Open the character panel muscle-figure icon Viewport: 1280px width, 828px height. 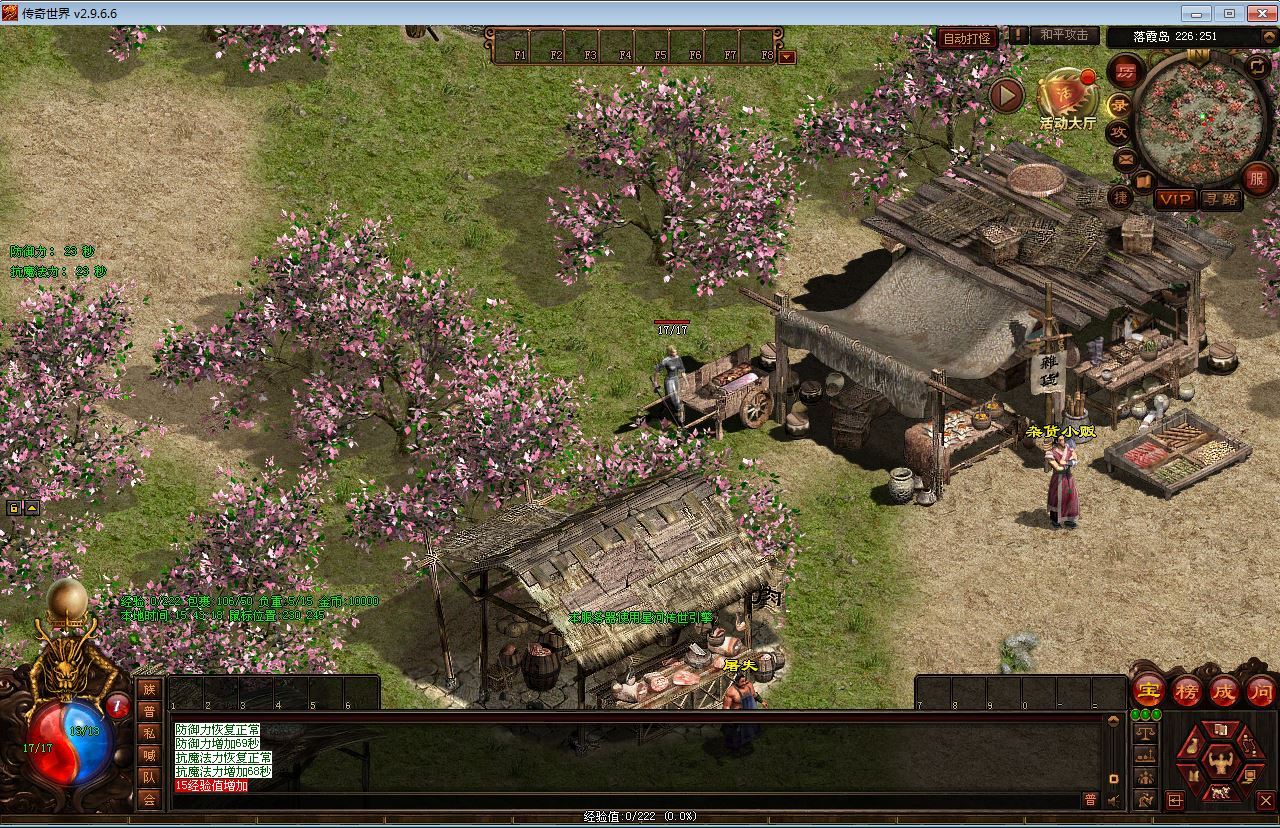(x=1219, y=763)
